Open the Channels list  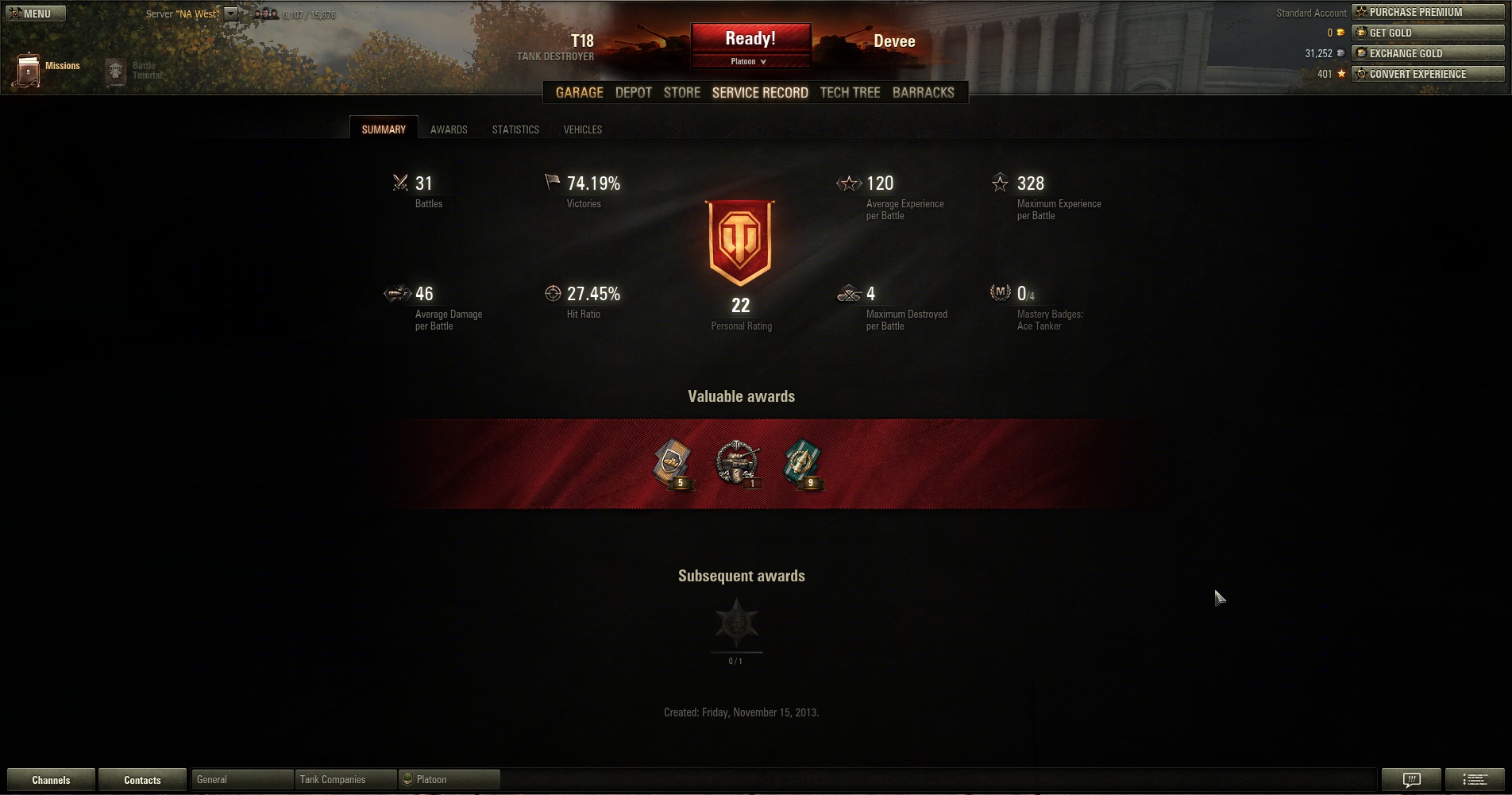[x=51, y=780]
